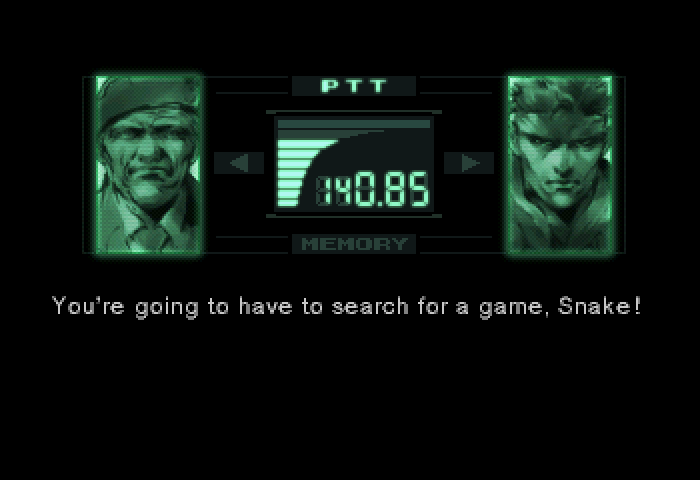Screen dimensions: 700x480
Task: Tune frequency up with right arrow
Action: coord(469,163)
